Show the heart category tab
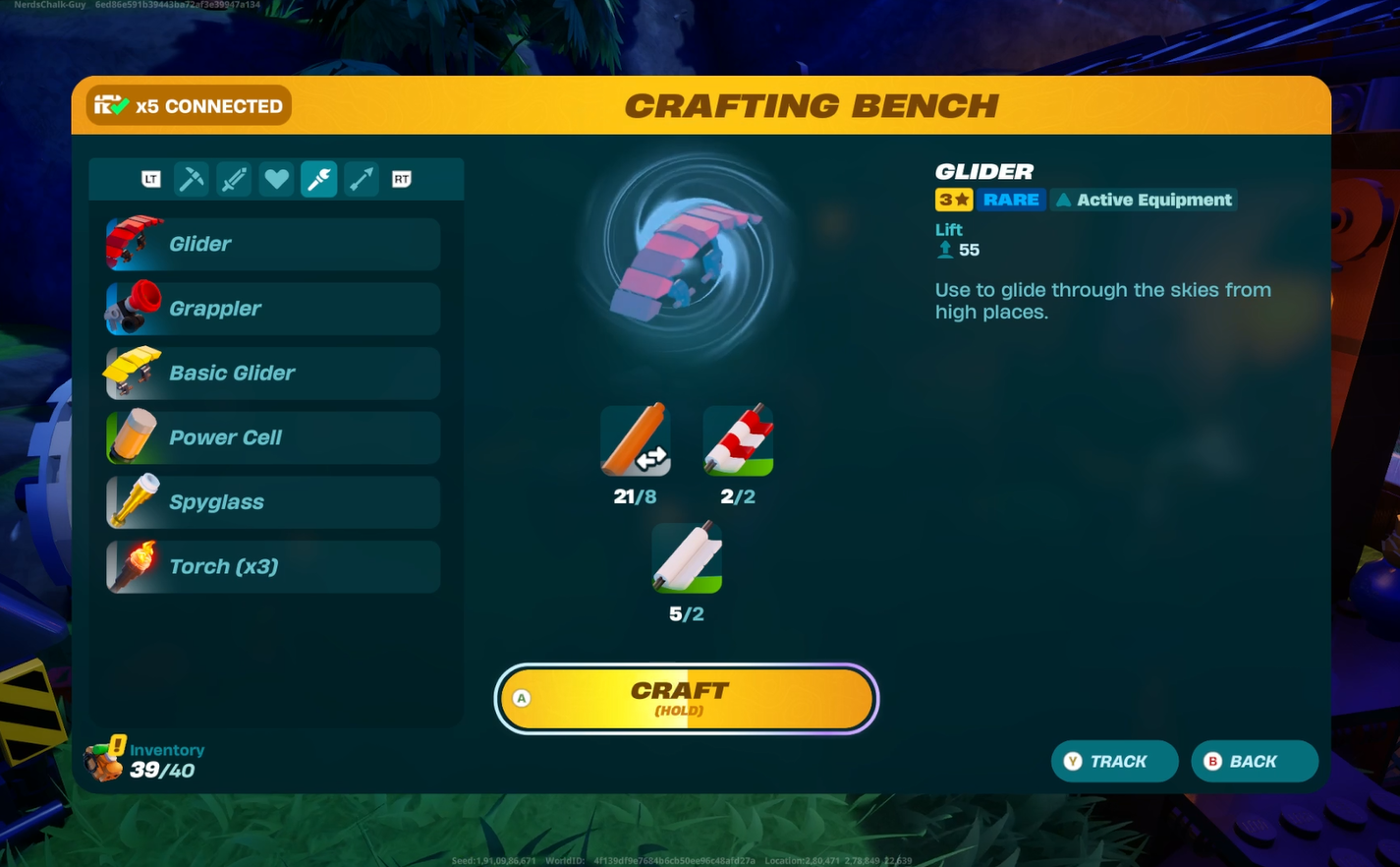 pos(276,179)
